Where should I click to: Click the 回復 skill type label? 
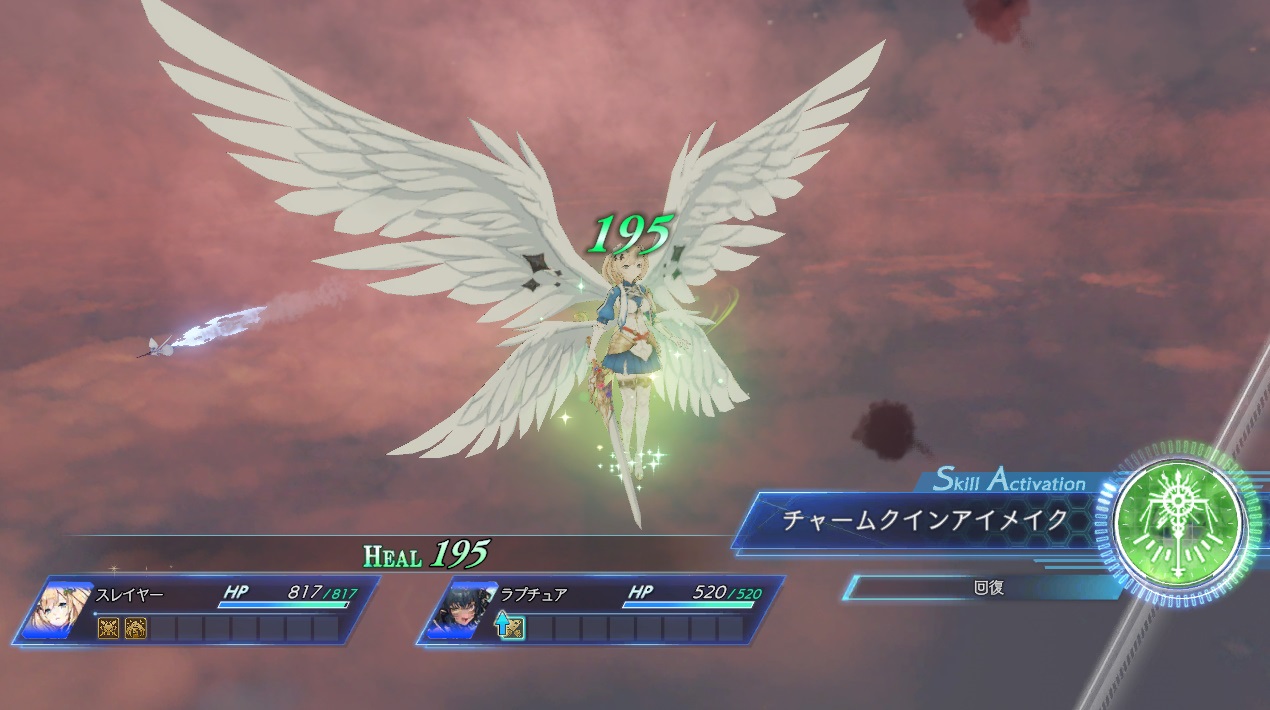click(988, 588)
